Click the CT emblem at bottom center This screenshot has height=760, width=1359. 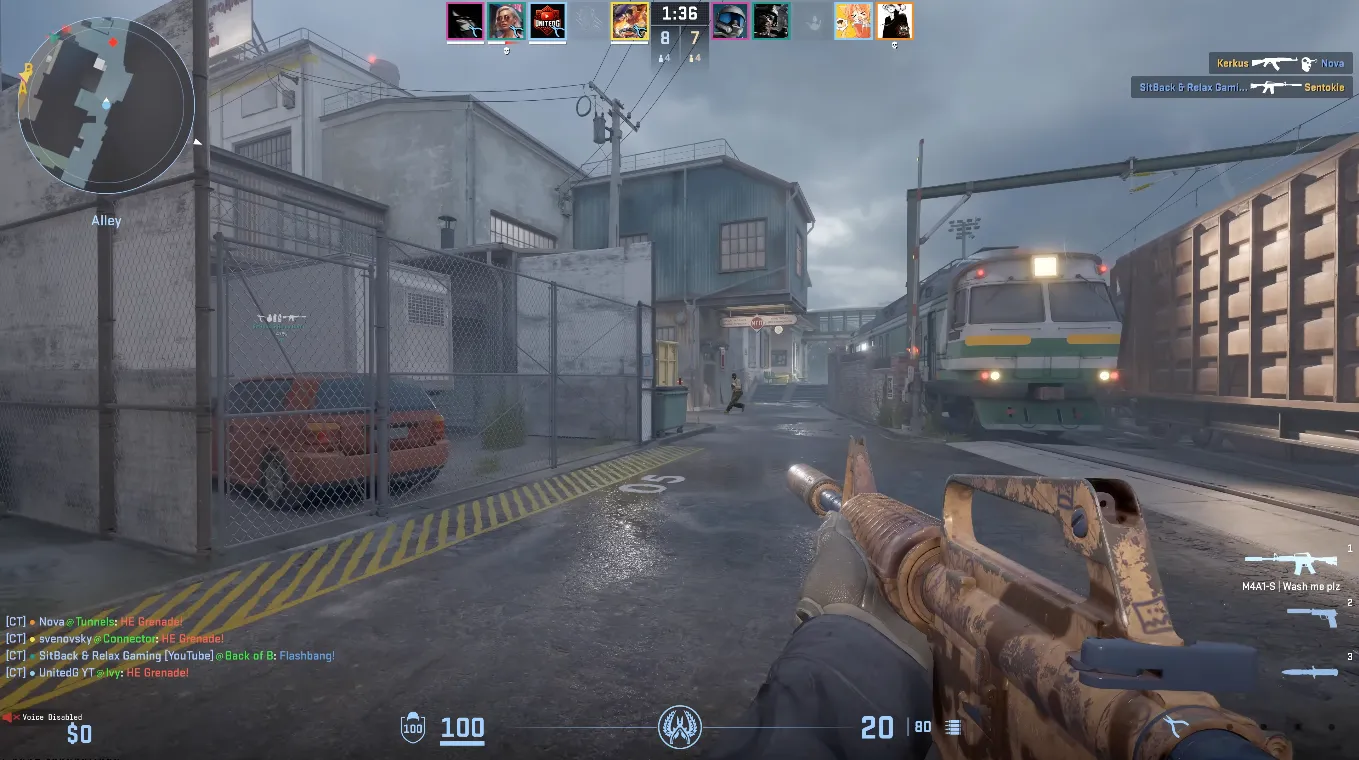click(x=679, y=727)
